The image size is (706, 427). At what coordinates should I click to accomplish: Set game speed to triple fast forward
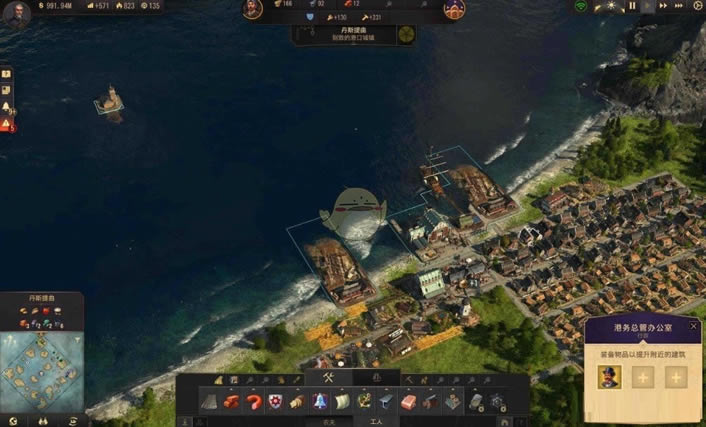point(675,6)
